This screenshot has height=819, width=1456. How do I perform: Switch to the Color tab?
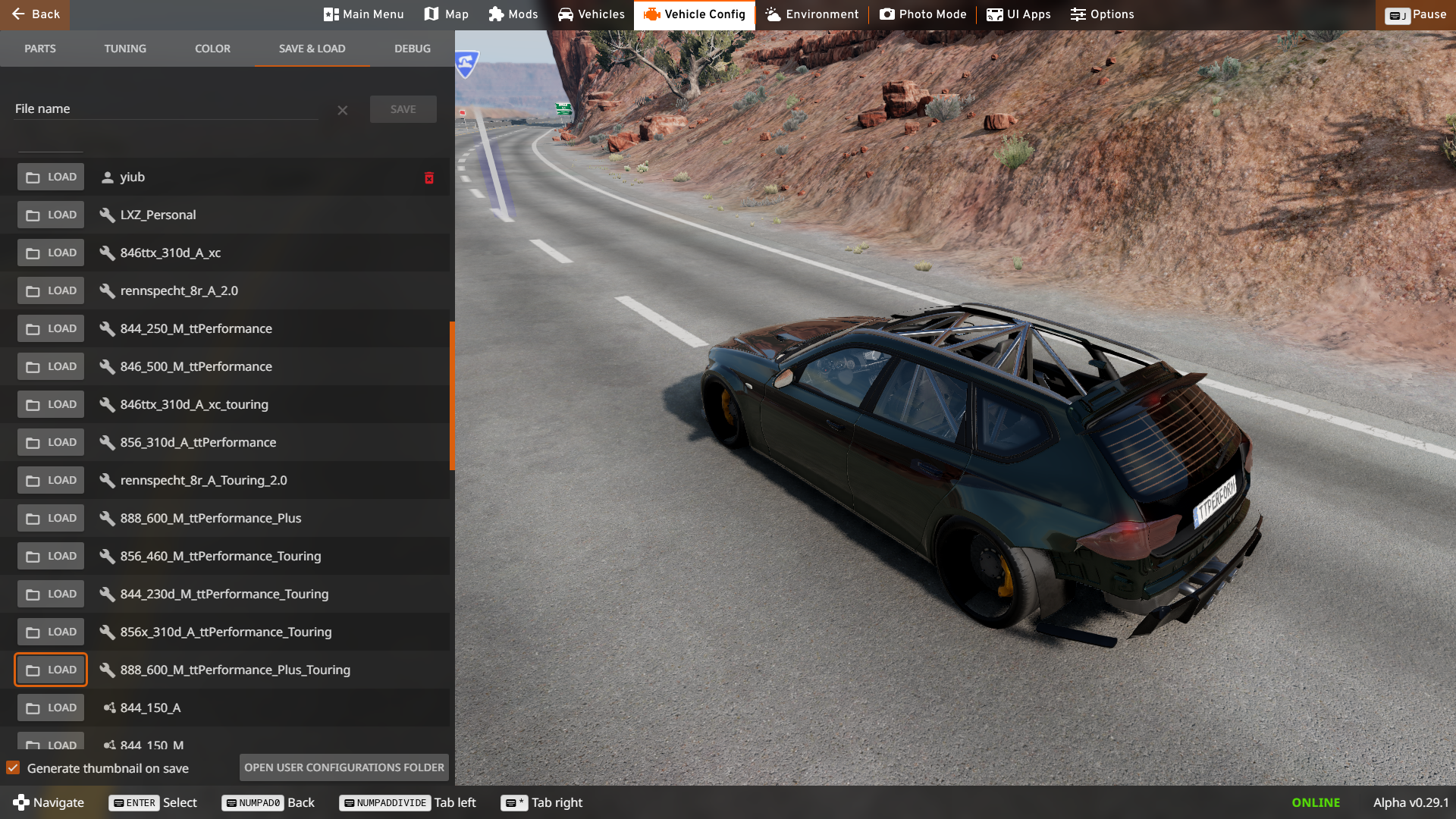pyautogui.click(x=212, y=49)
